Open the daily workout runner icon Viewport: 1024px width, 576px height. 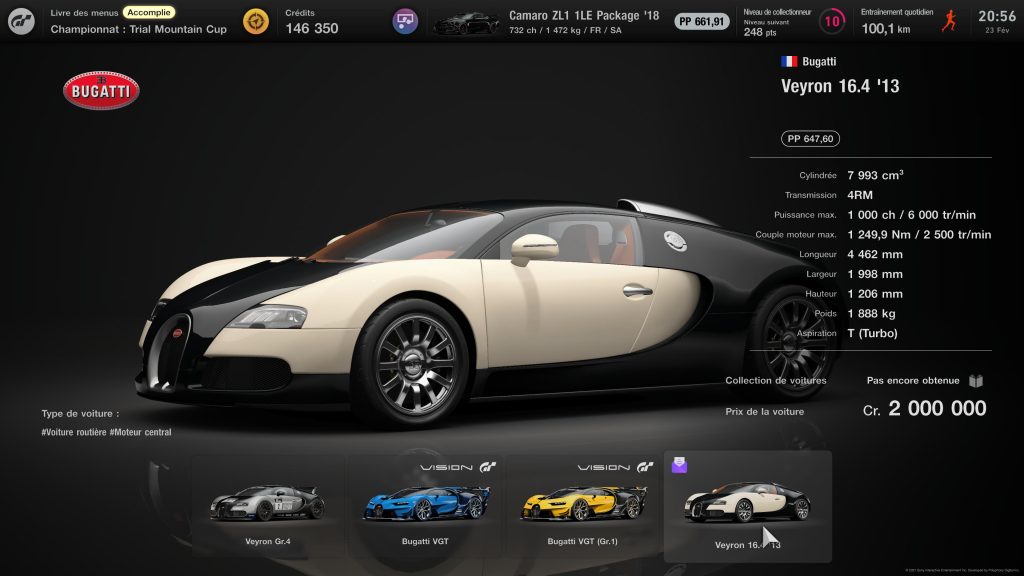coord(950,21)
